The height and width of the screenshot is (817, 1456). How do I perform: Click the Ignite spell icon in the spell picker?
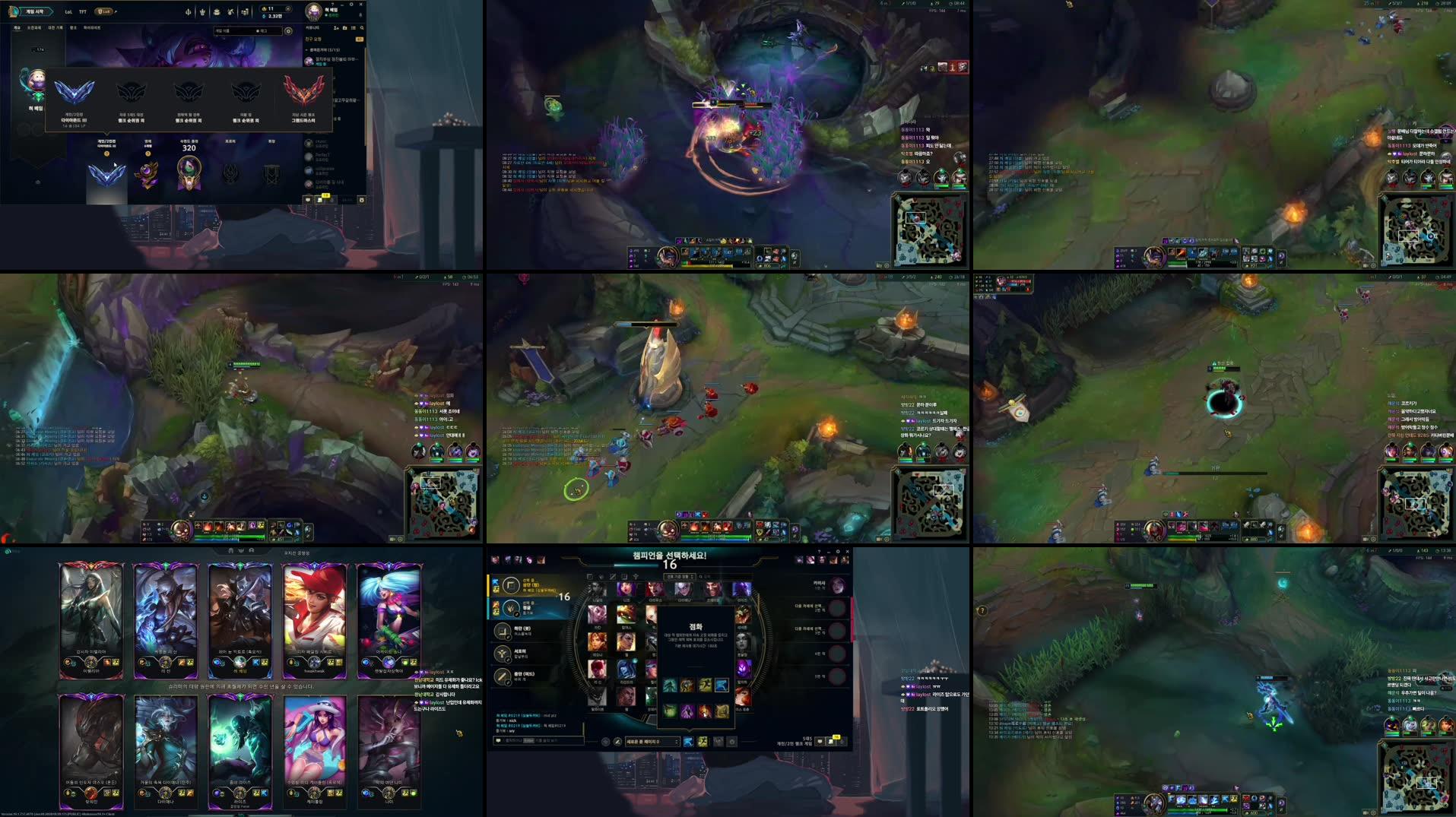(705, 711)
